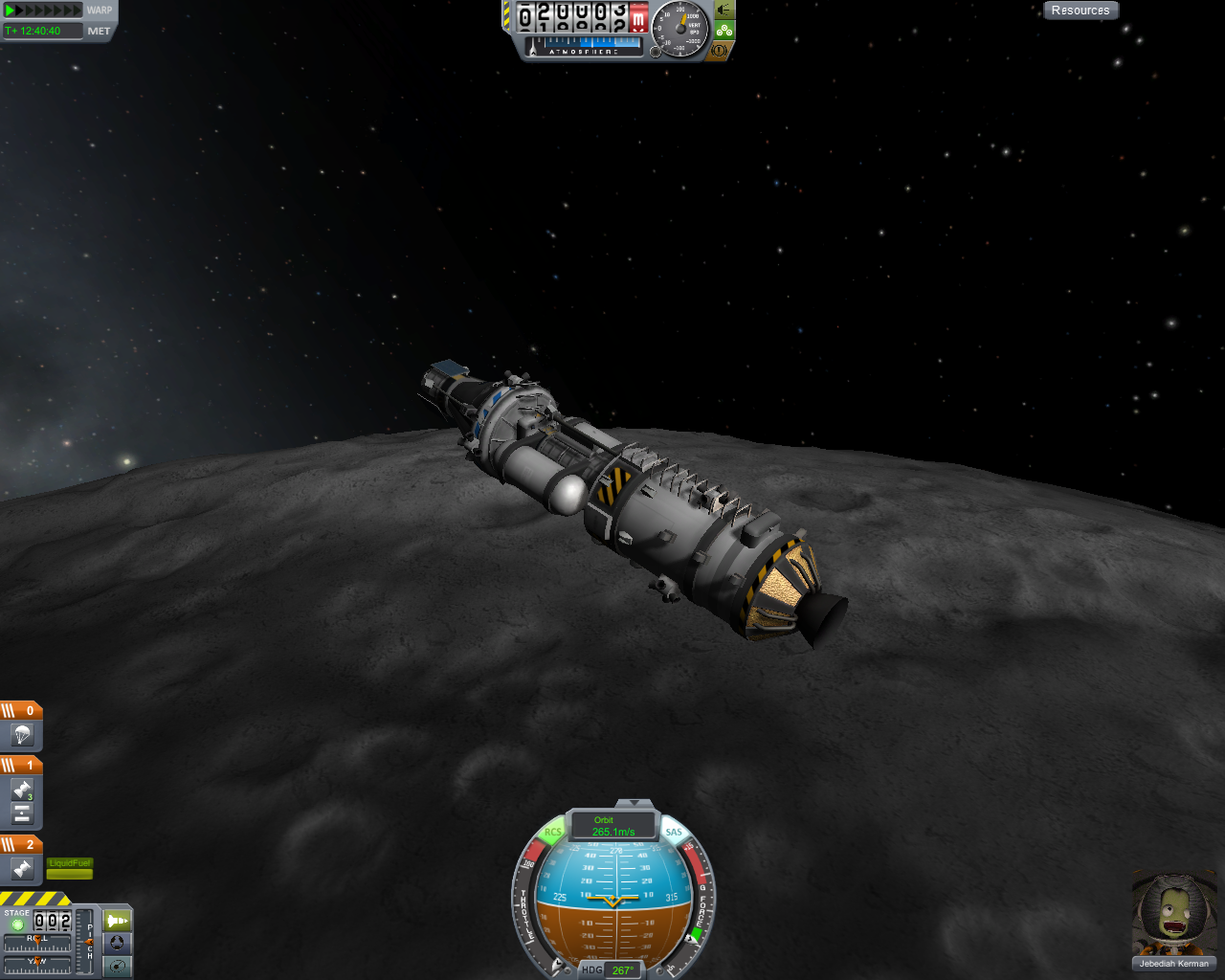
Task: Toggle the MET mission clock display
Action: tap(99, 31)
